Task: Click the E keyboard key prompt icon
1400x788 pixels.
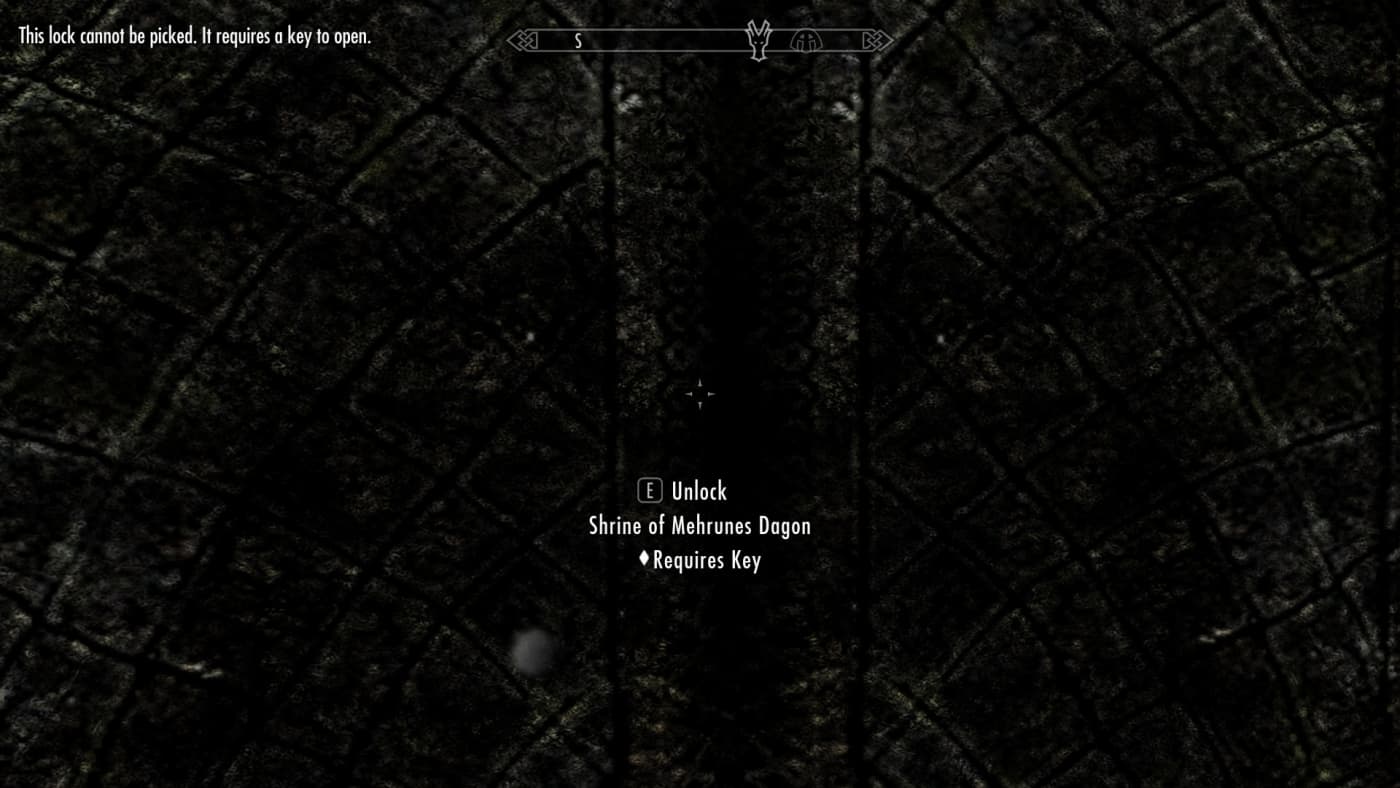Action: point(650,491)
